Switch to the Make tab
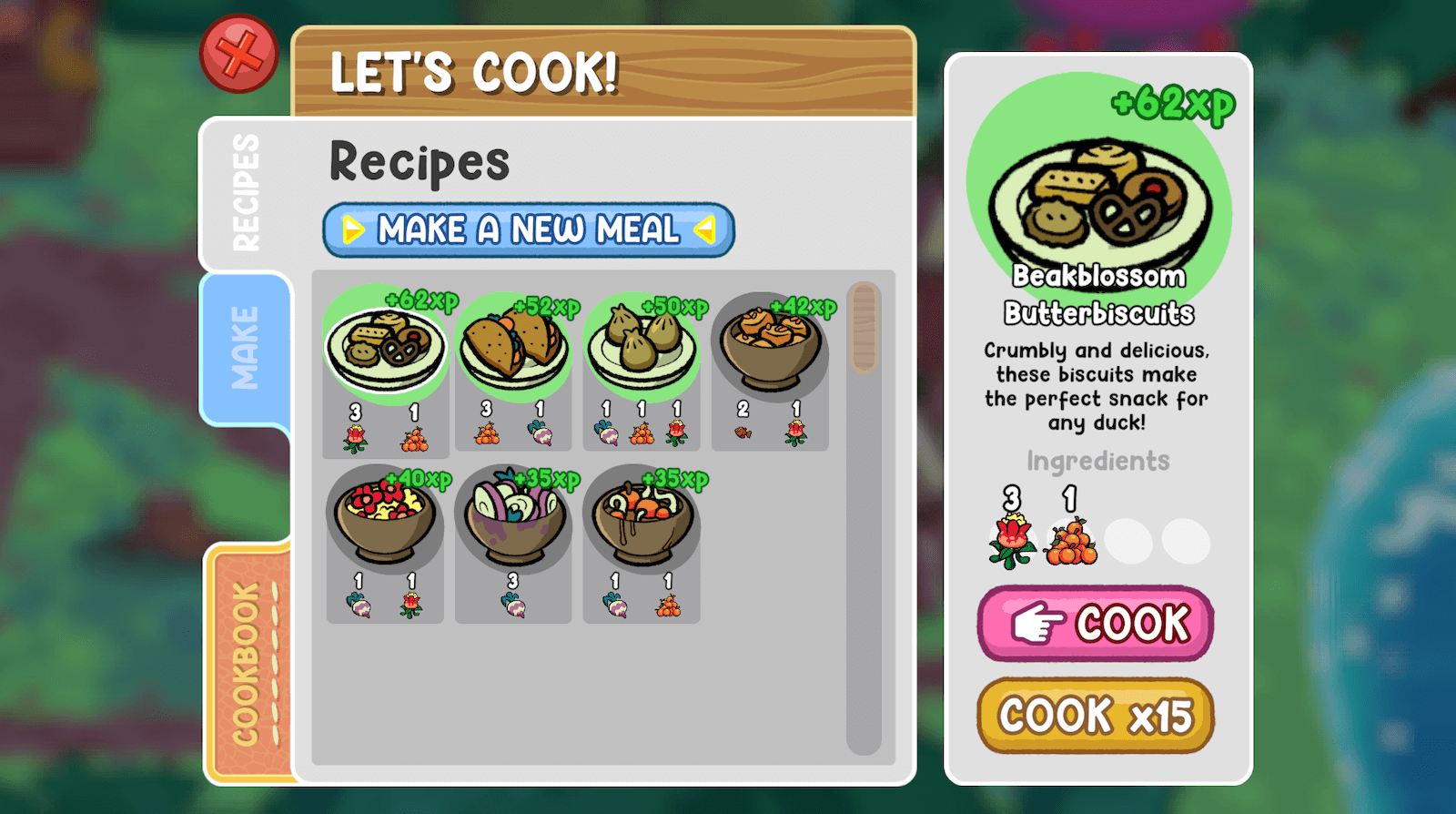This screenshot has height=814, width=1456. (x=245, y=348)
